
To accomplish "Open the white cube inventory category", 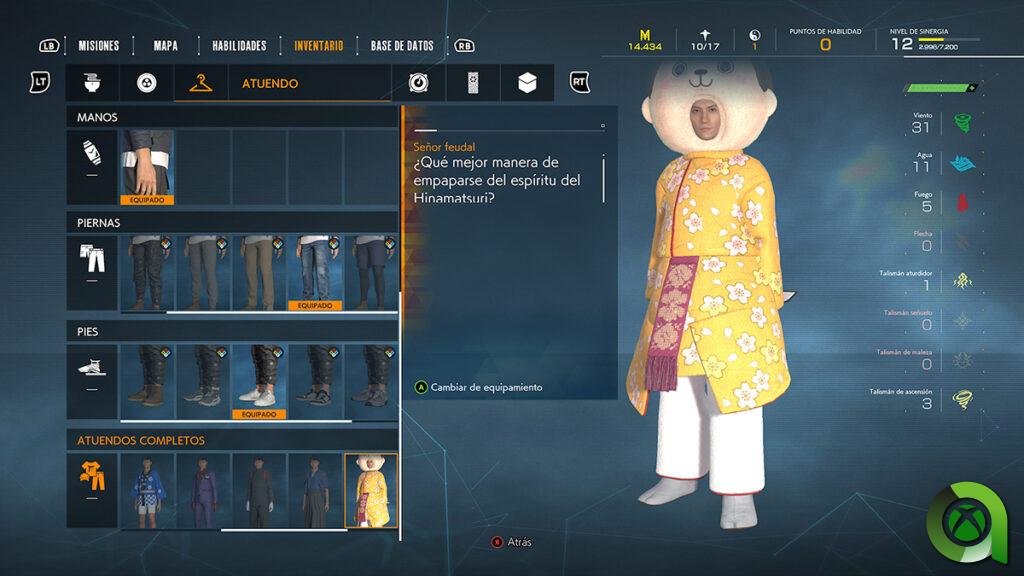I will pos(527,83).
